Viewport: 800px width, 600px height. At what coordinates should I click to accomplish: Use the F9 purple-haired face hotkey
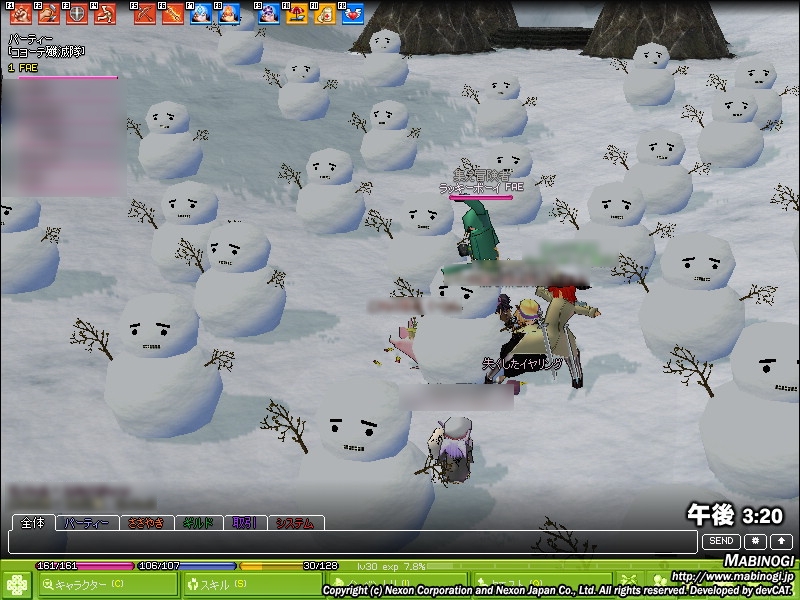click(x=268, y=14)
